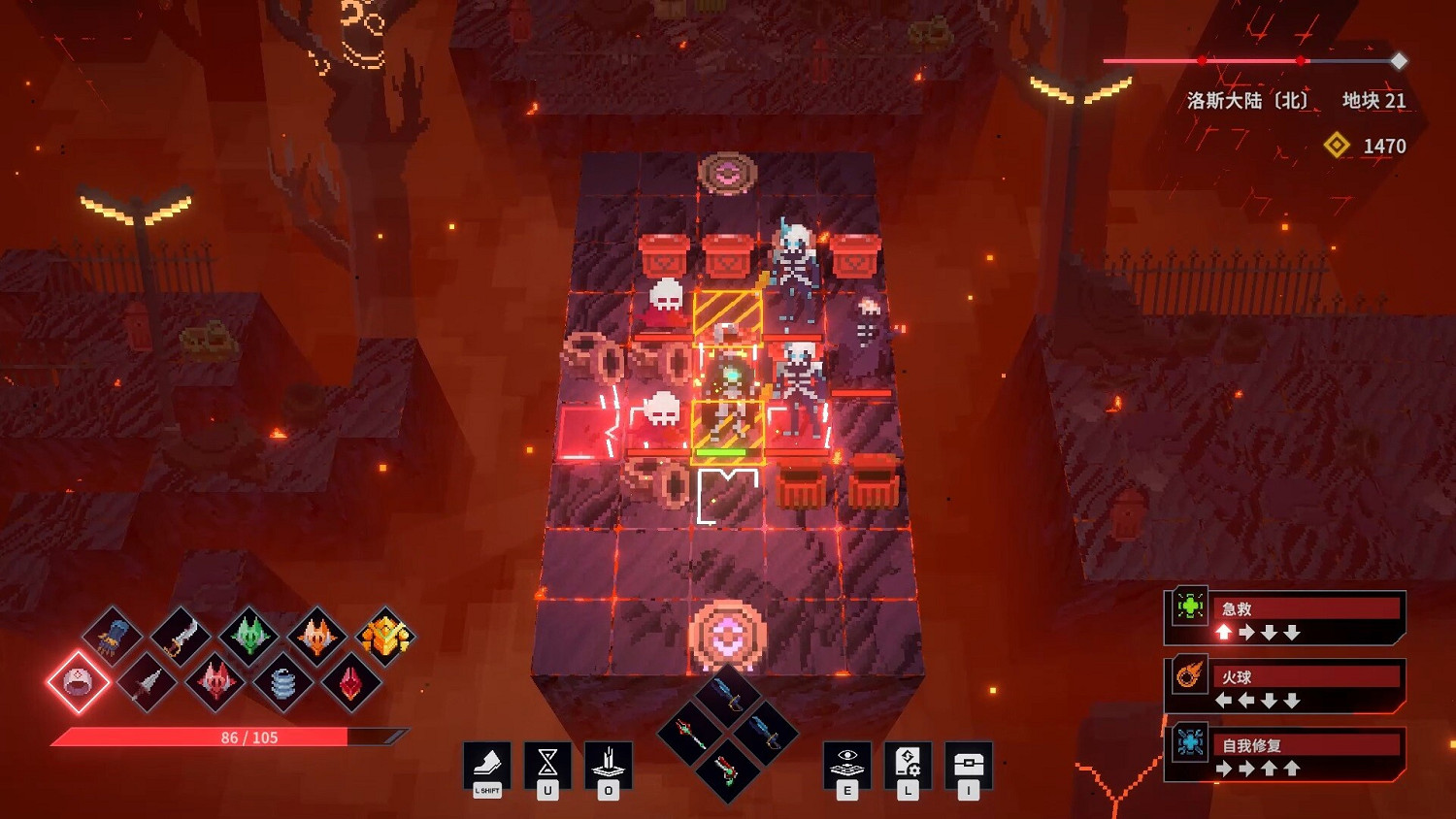This screenshot has width=1456, height=819.
Task: Toggle the curved sword item slot
Action: tap(181, 636)
